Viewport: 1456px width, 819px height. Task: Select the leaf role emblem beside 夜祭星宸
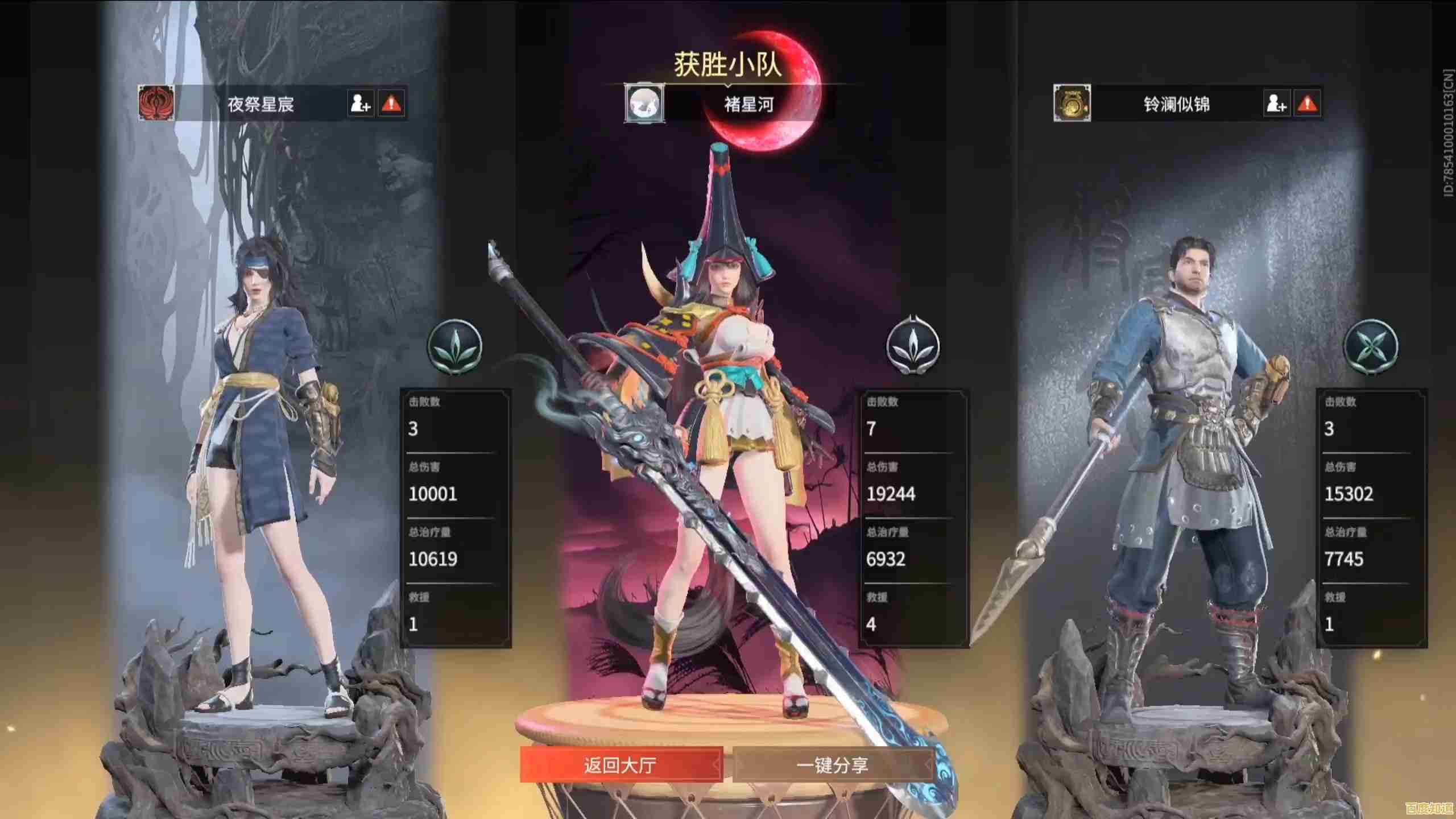(x=455, y=347)
